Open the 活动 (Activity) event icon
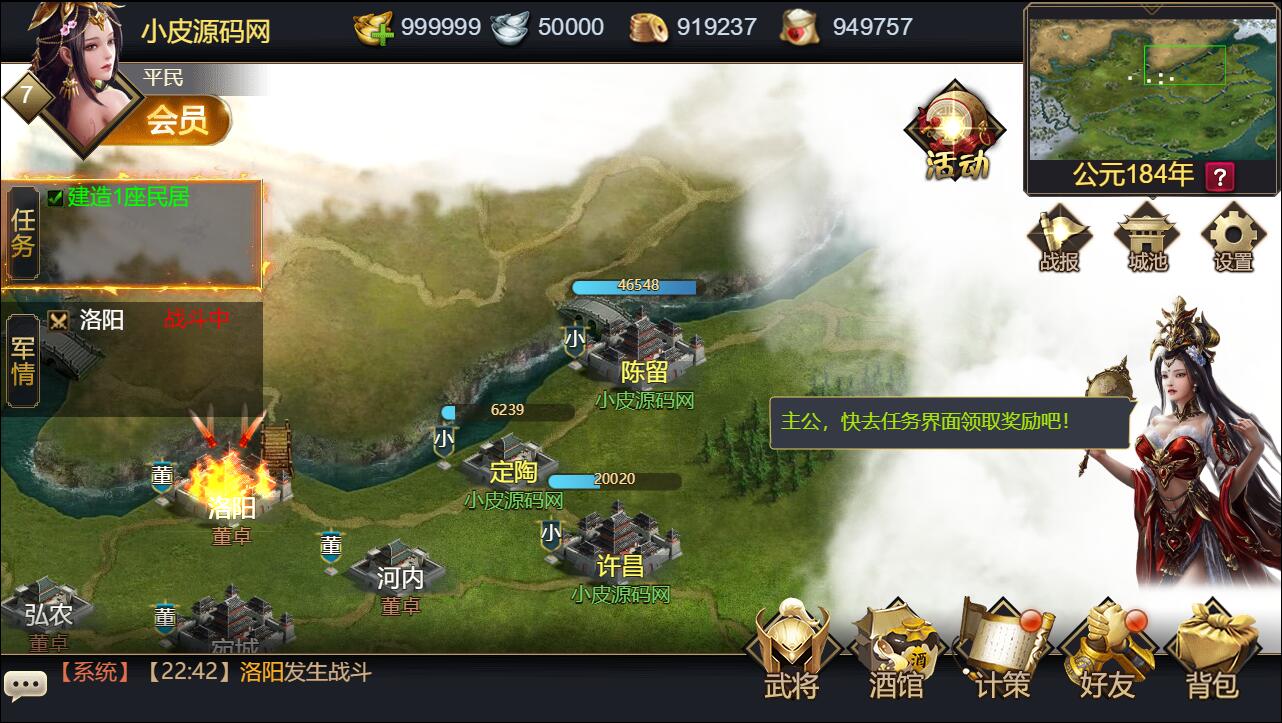This screenshot has height=723, width=1282. (x=954, y=130)
